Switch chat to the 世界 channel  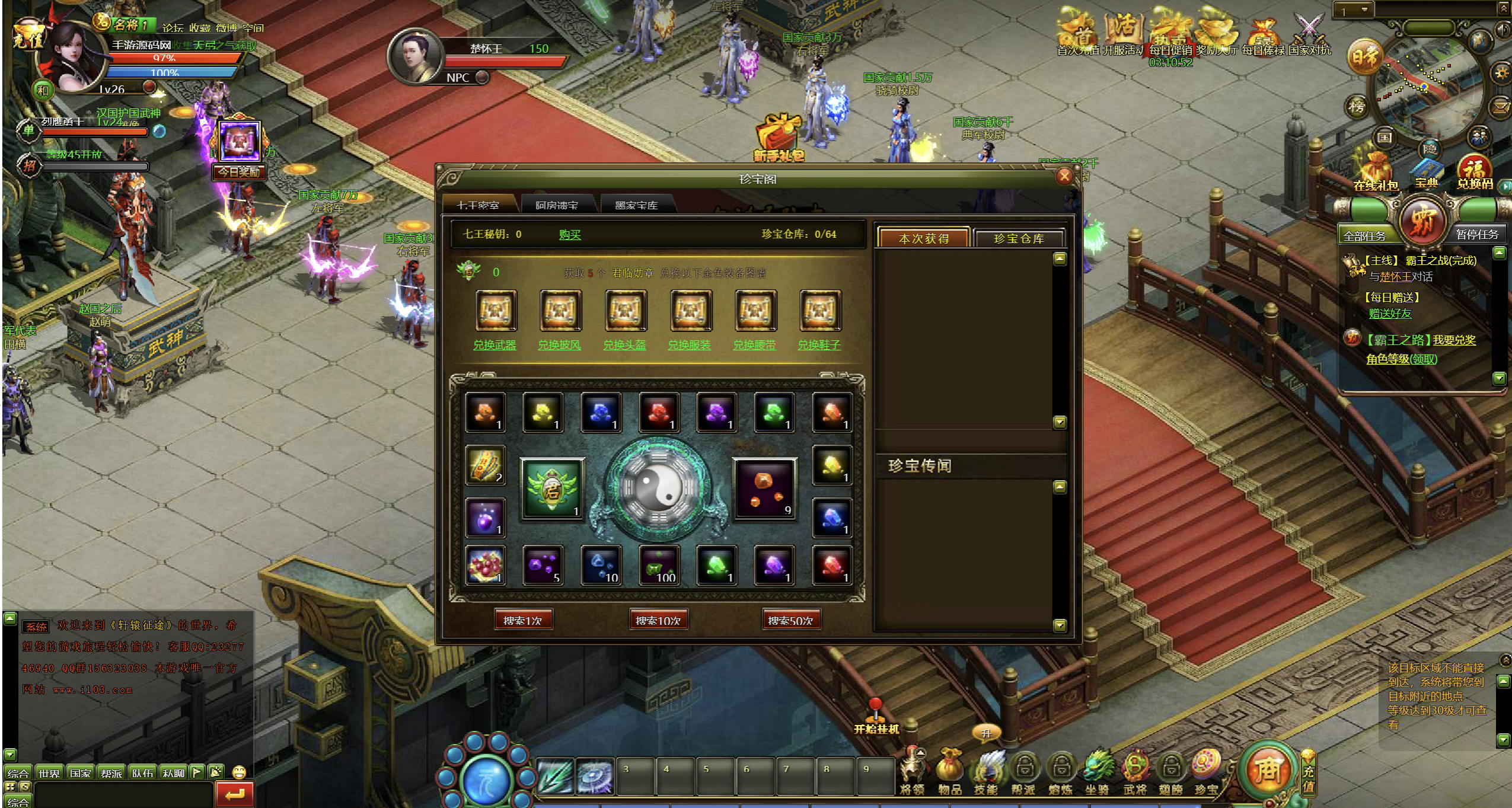49,773
